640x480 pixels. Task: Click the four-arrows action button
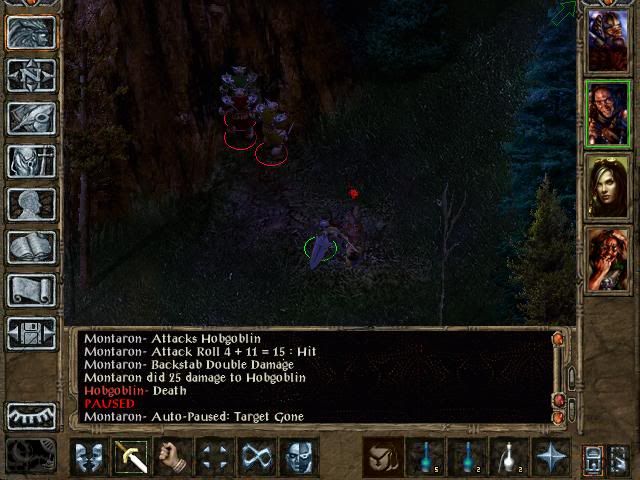click(214, 457)
